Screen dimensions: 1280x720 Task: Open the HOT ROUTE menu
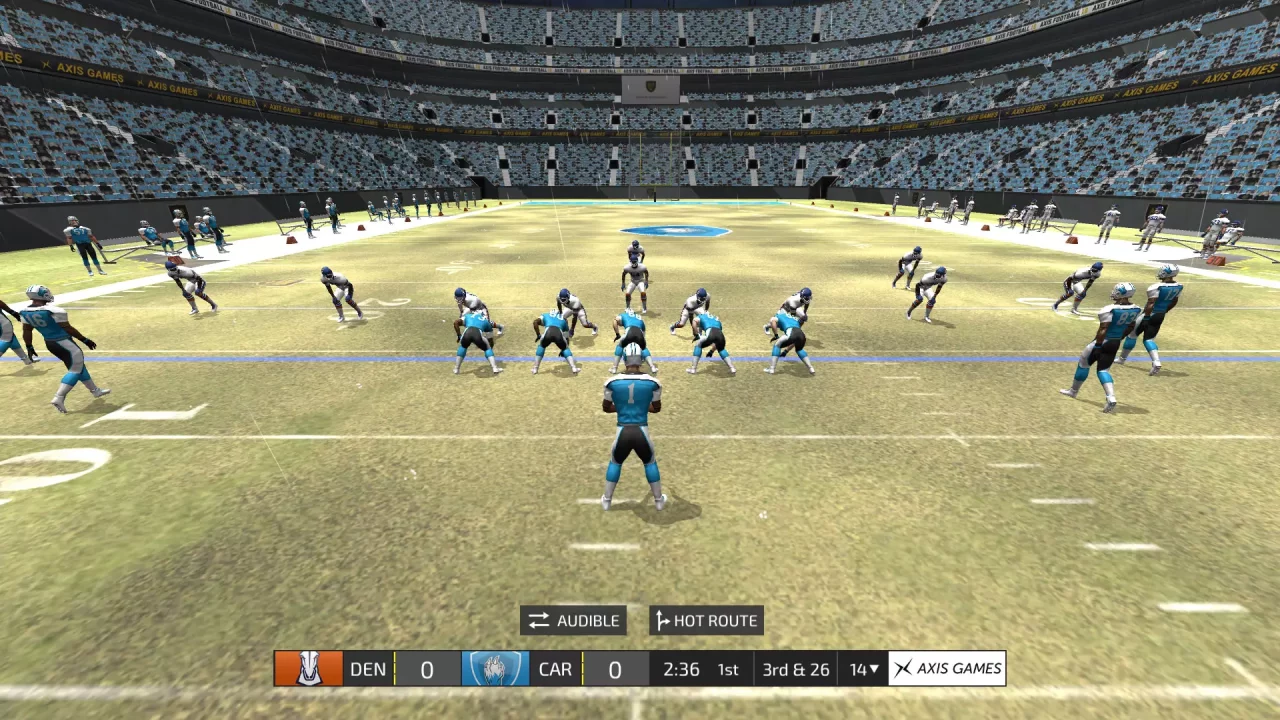(x=706, y=620)
